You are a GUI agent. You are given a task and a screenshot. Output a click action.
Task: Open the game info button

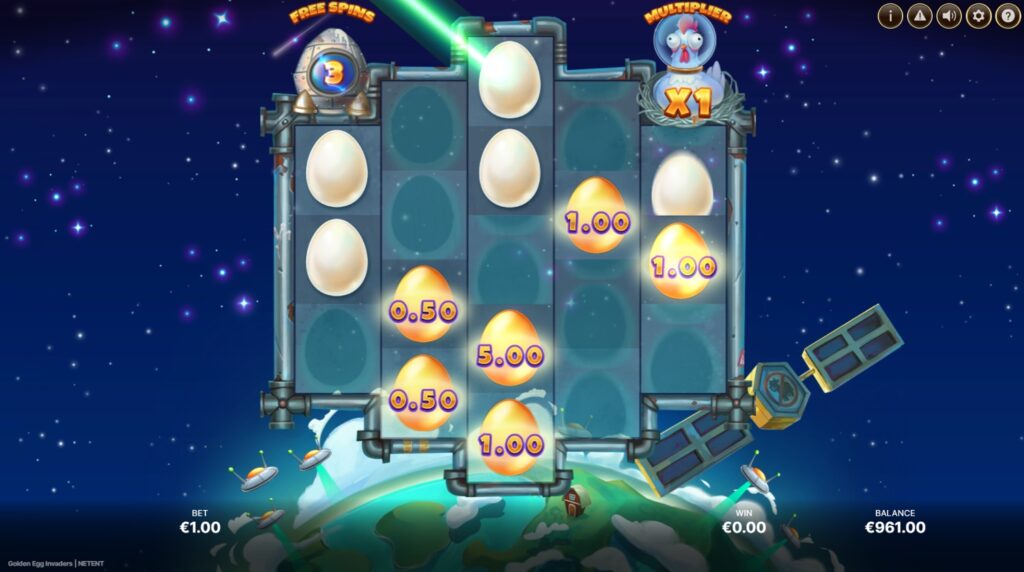pos(890,16)
